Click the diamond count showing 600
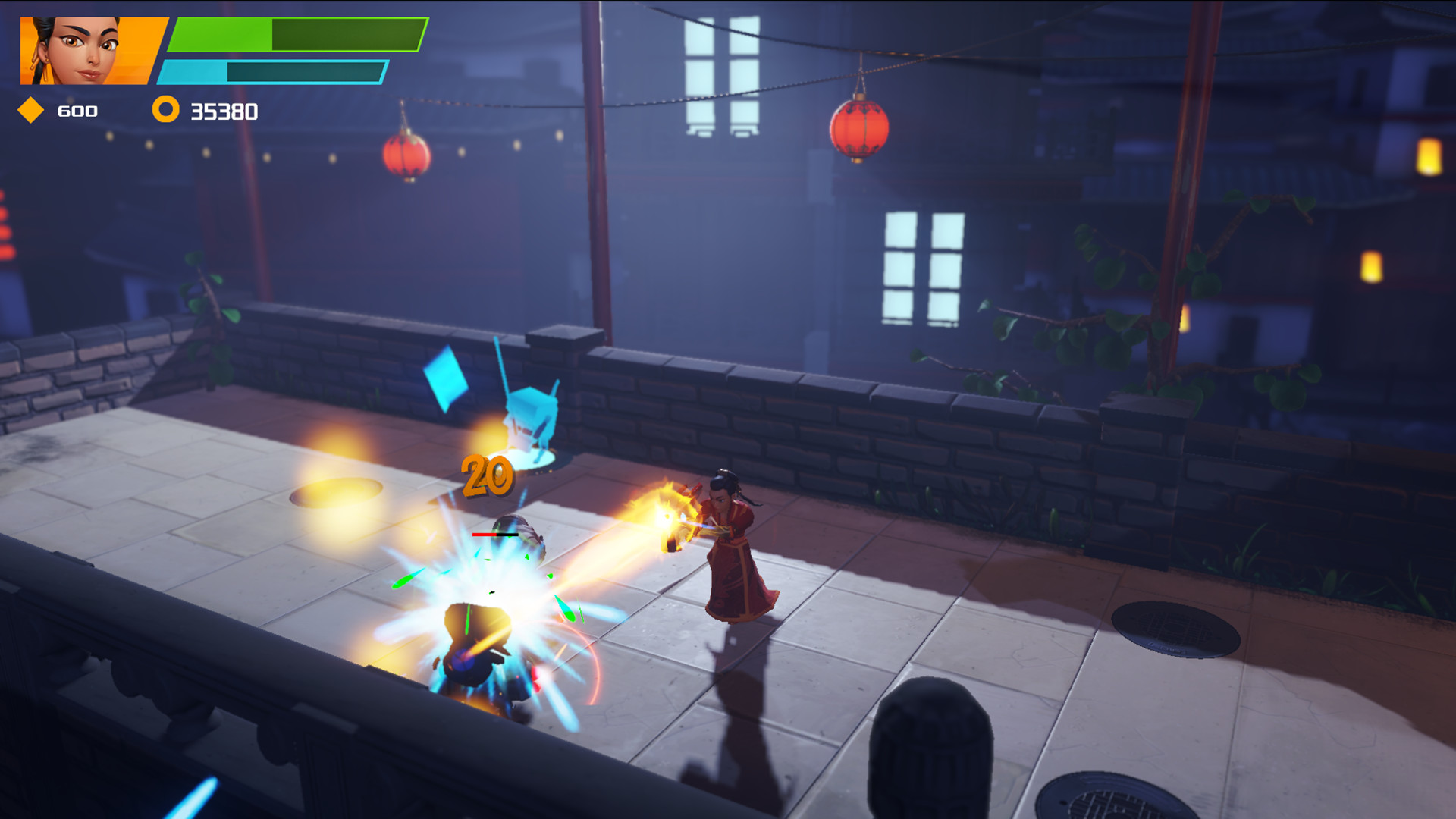Image resolution: width=1456 pixels, height=819 pixels. 76,111
